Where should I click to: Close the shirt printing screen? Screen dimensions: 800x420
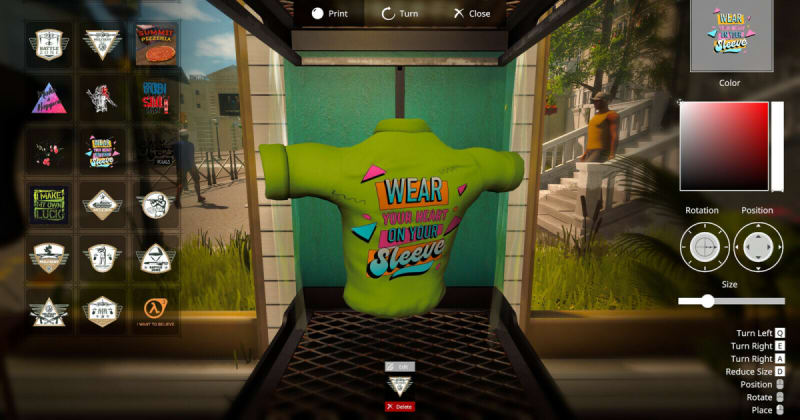(471, 14)
